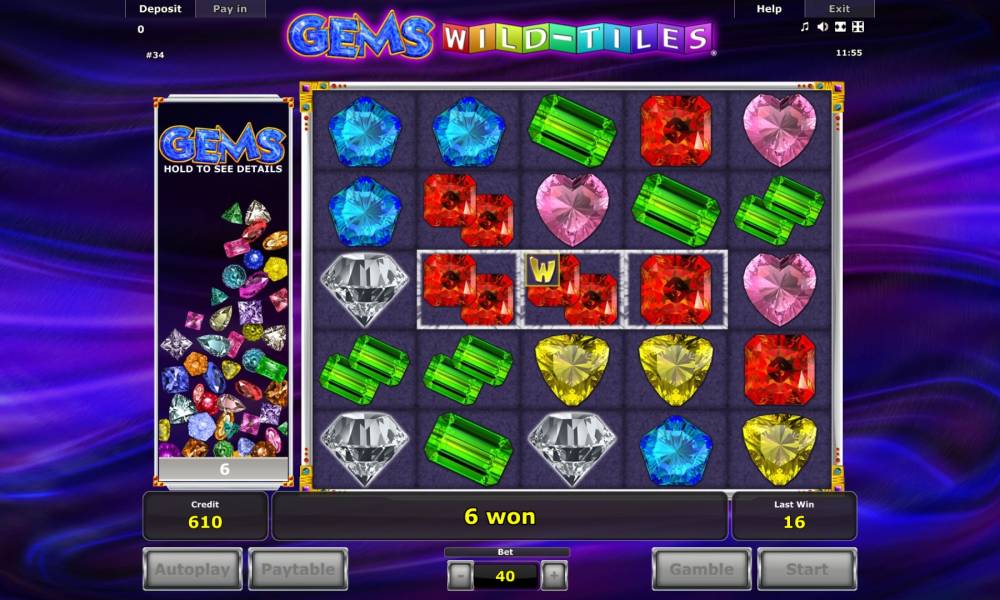
Task: Hit the Start button to spin
Action: click(806, 570)
